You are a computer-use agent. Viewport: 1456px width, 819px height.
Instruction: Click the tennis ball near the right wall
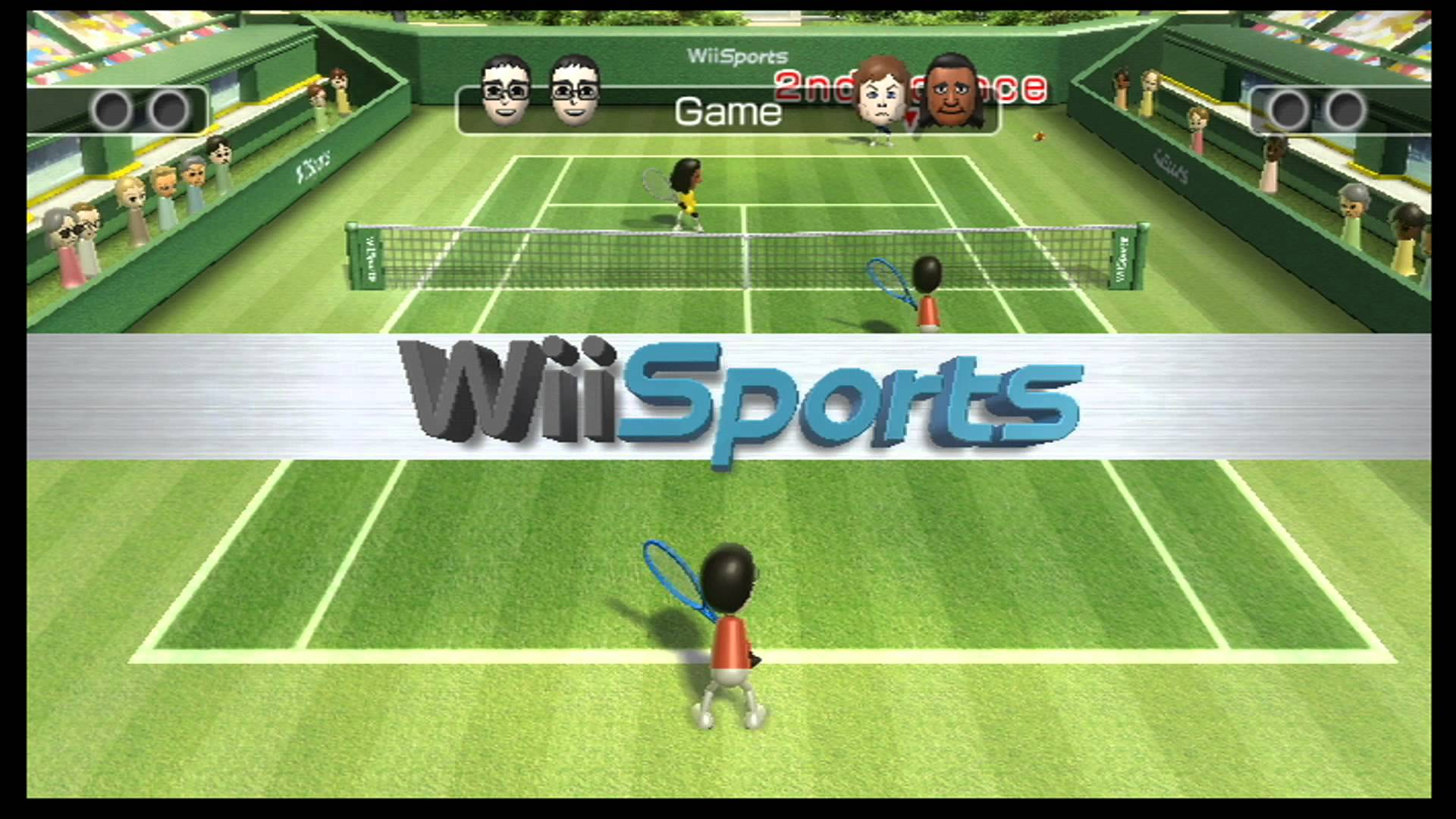[x=1039, y=136]
